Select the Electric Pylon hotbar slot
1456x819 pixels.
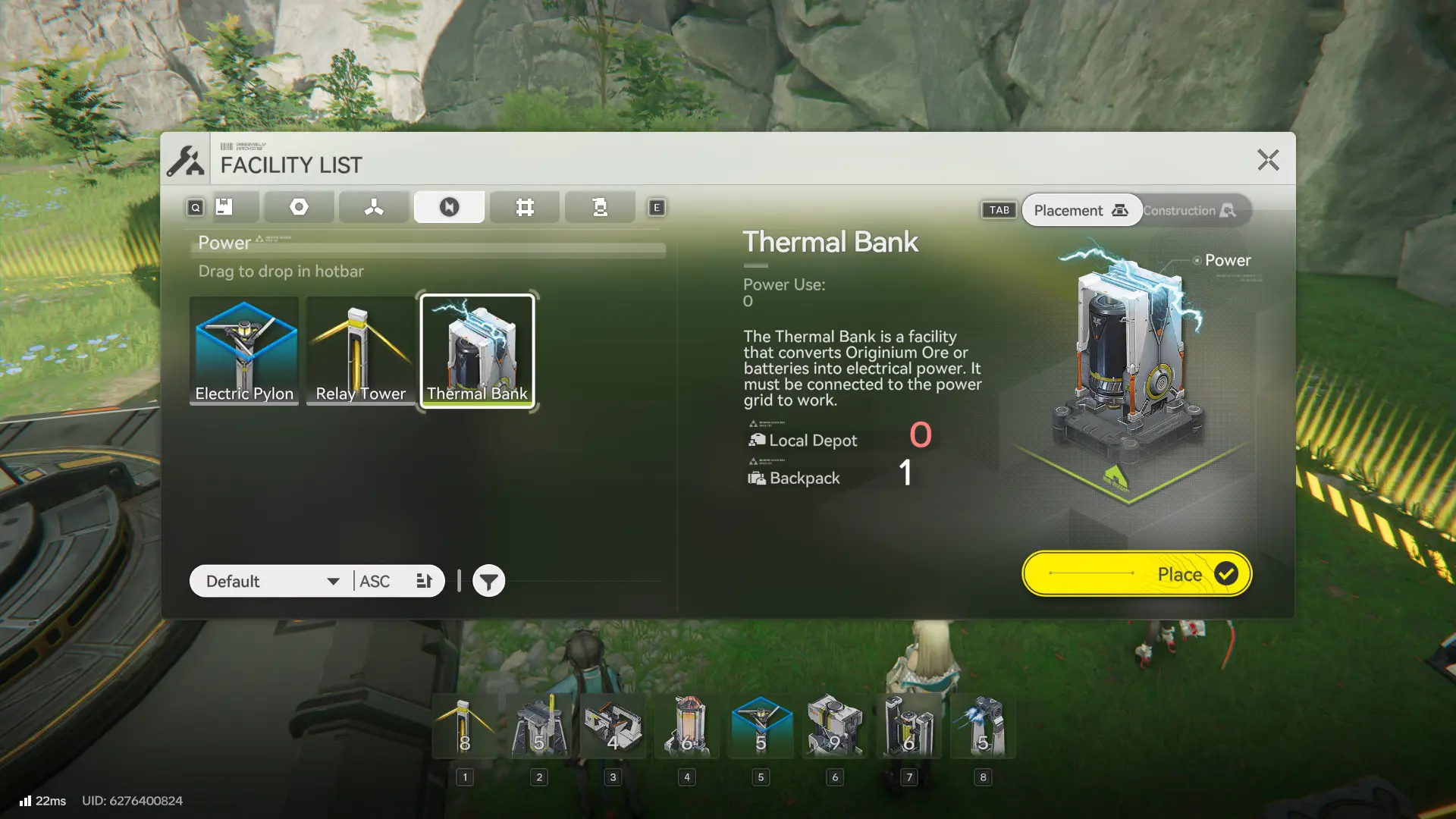761,726
